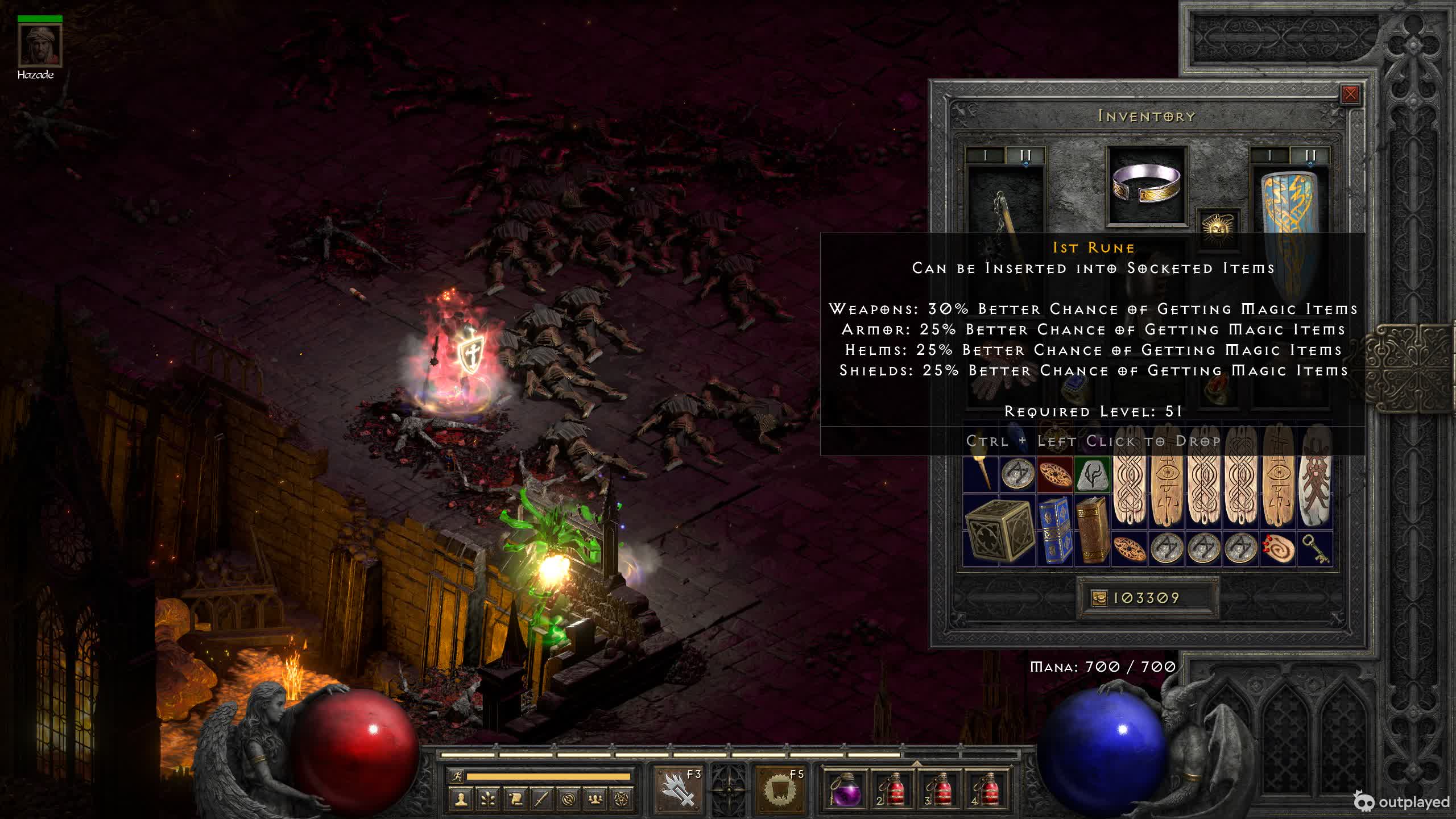
Task: Open the character screen from mini panel
Action: coord(461,800)
